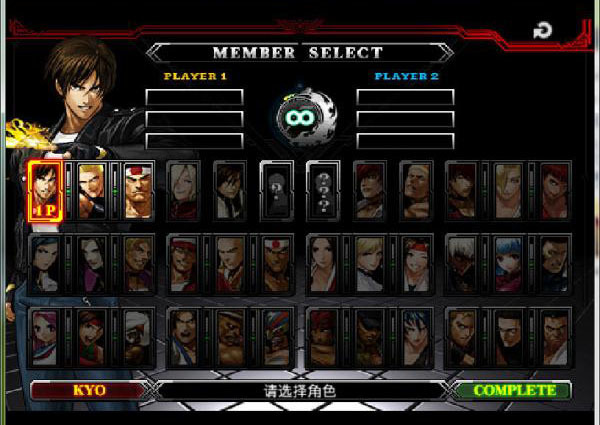The height and width of the screenshot is (425, 600).
Task: Select the white-haired K' portrait
Action: tap(462, 263)
